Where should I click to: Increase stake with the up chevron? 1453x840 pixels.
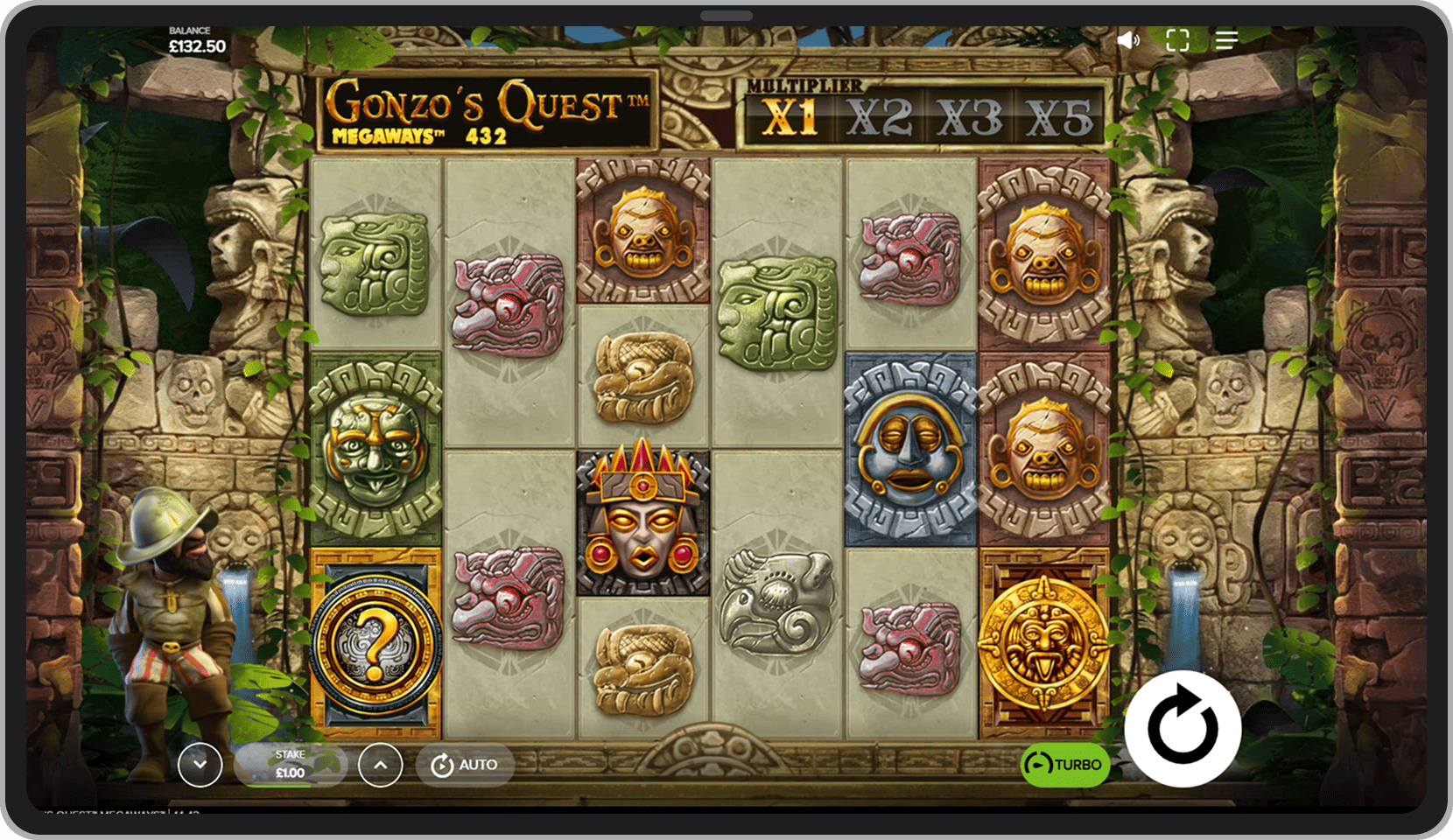pyautogui.click(x=380, y=764)
